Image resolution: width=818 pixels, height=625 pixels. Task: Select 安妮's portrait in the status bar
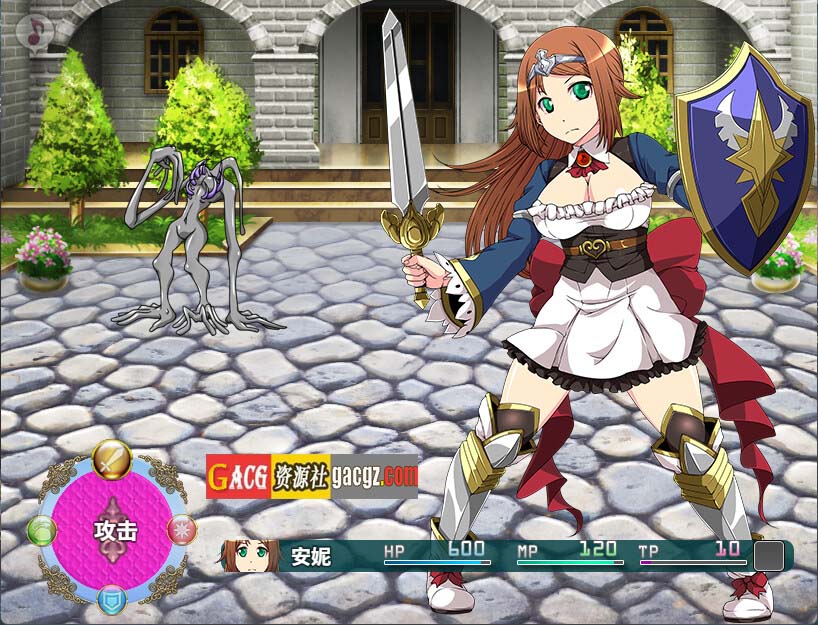251,555
